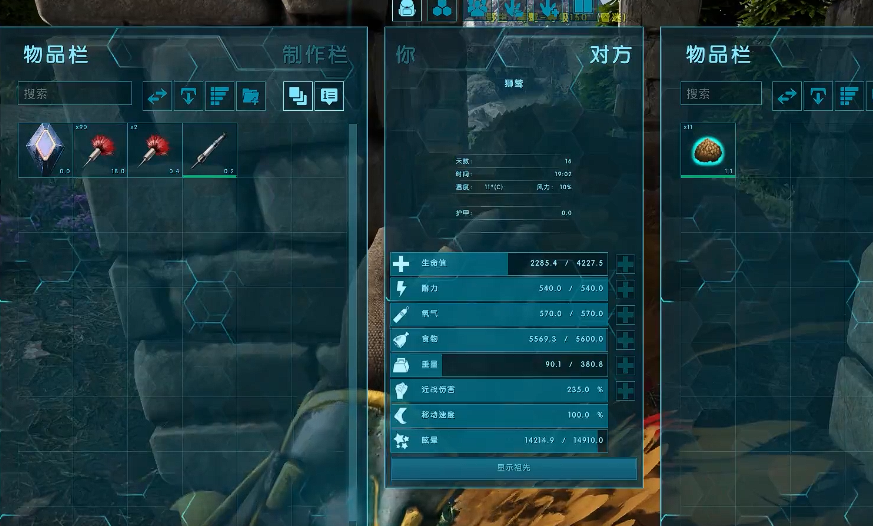Select the blue crystal gem item slot
Viewport: 873px width, 526px height.
tap(45, 149)
